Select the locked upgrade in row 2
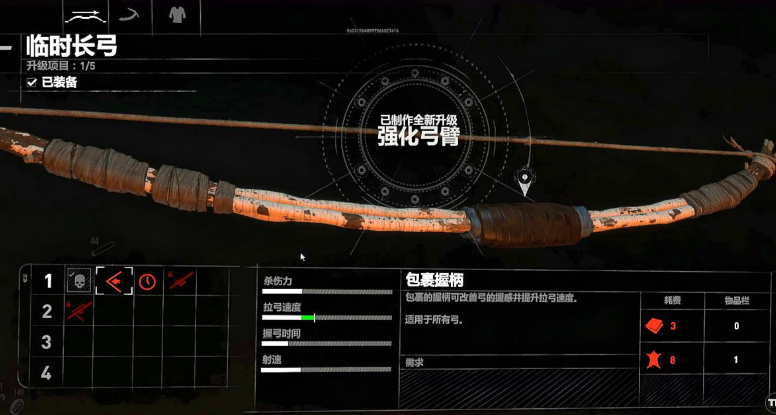 [x=79, y=312]
